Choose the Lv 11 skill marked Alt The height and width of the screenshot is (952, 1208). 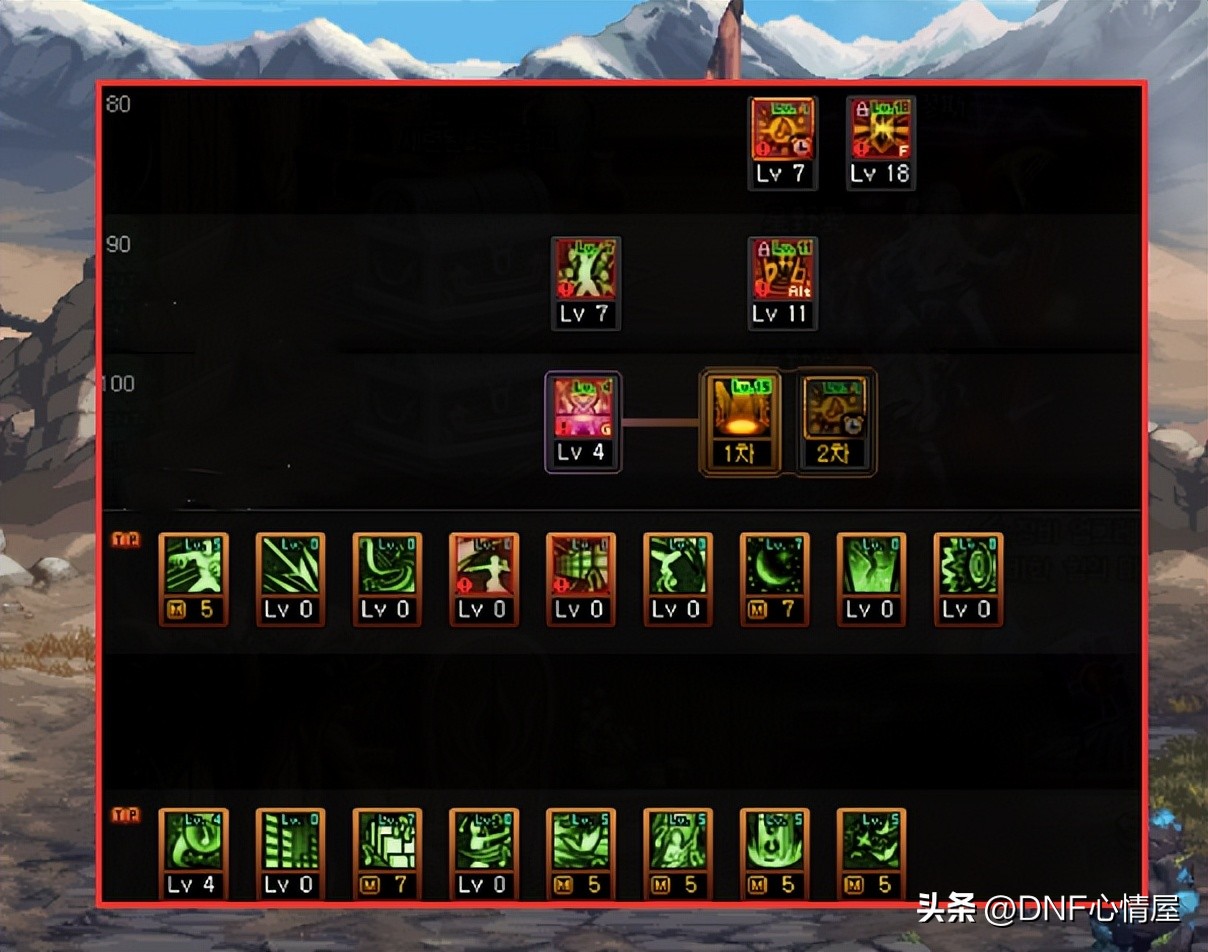782,270
